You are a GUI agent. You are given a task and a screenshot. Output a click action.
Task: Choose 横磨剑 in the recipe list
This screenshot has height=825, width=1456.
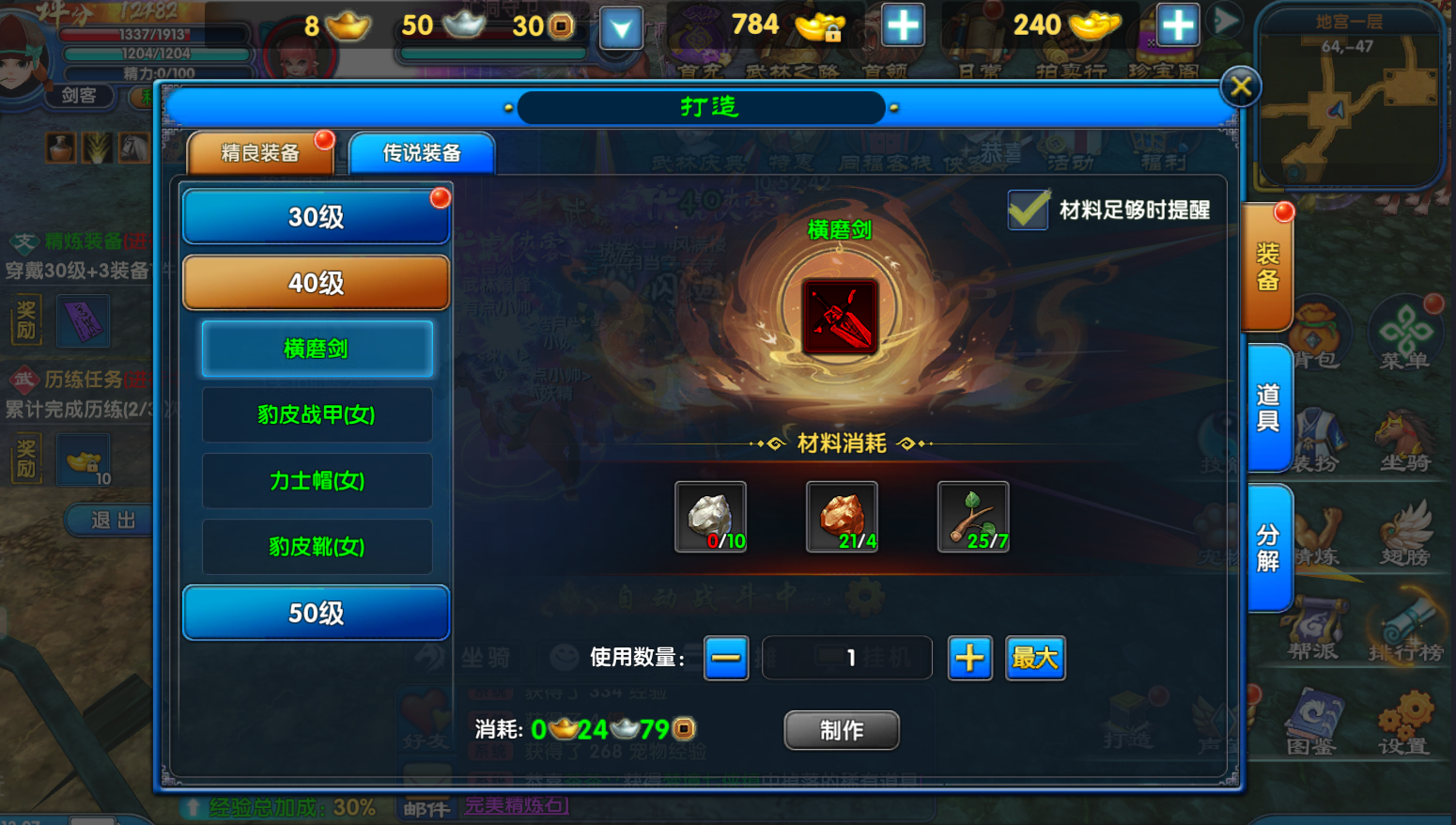317,349
